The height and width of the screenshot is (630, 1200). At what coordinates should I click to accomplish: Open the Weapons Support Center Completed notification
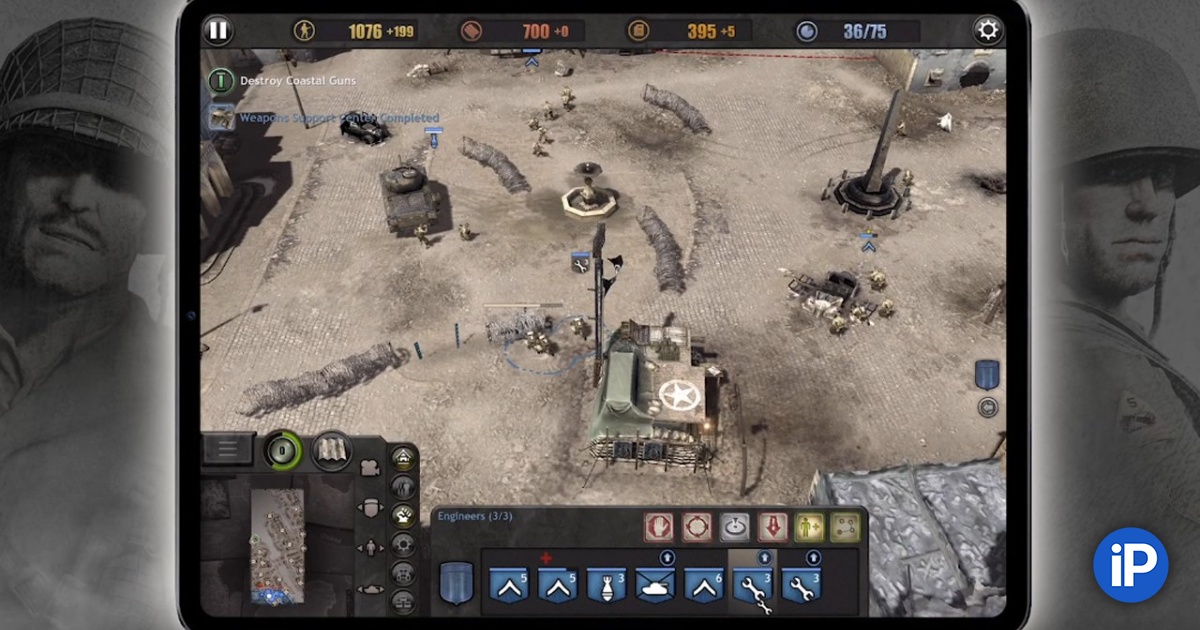tap(337, 118)
